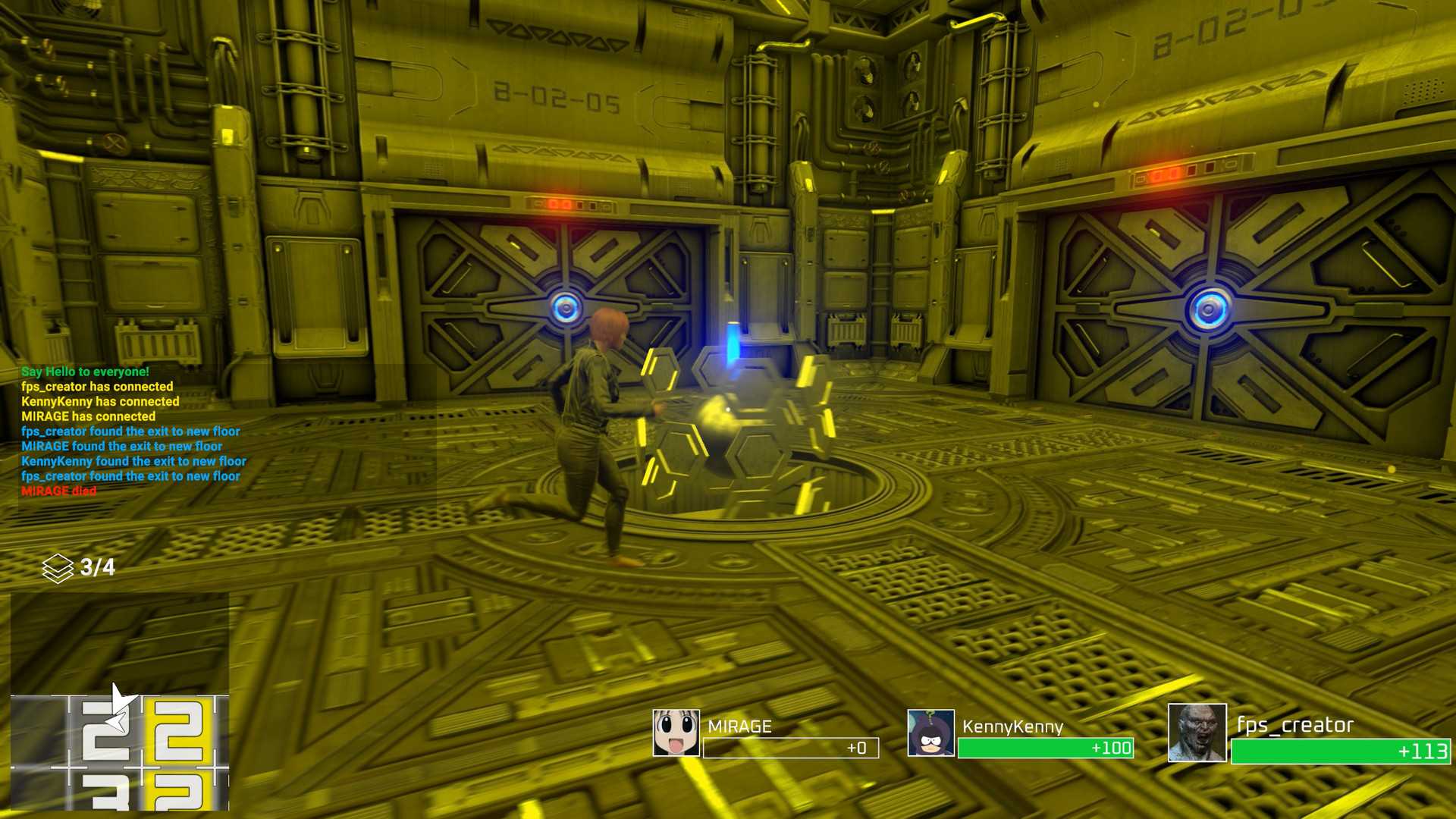This screenshot has width=1456, height=819.
Task: Select fps_creator's monster portrait
Action: pyautogui.click(x=1197, y=733)
